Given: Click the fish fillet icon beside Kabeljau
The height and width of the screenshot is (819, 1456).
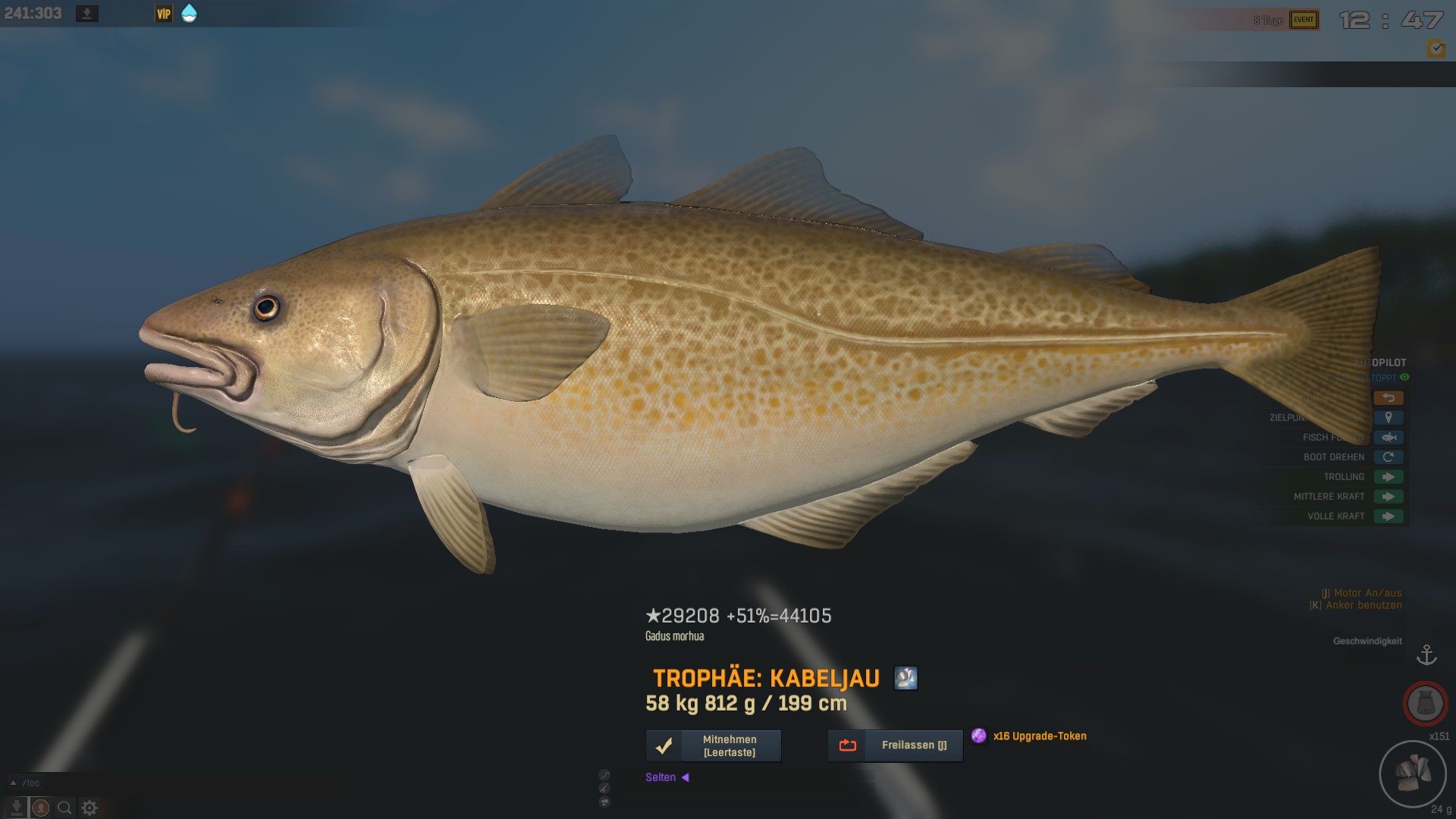Looking at the screenshot, I should click(x=905, y=678).
